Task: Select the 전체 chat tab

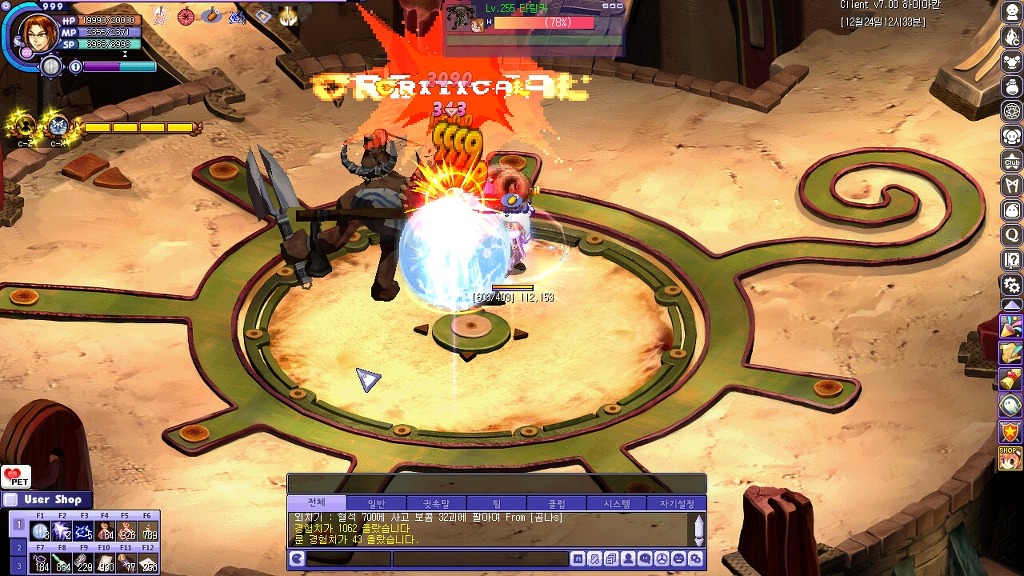Action: point(316,503)
